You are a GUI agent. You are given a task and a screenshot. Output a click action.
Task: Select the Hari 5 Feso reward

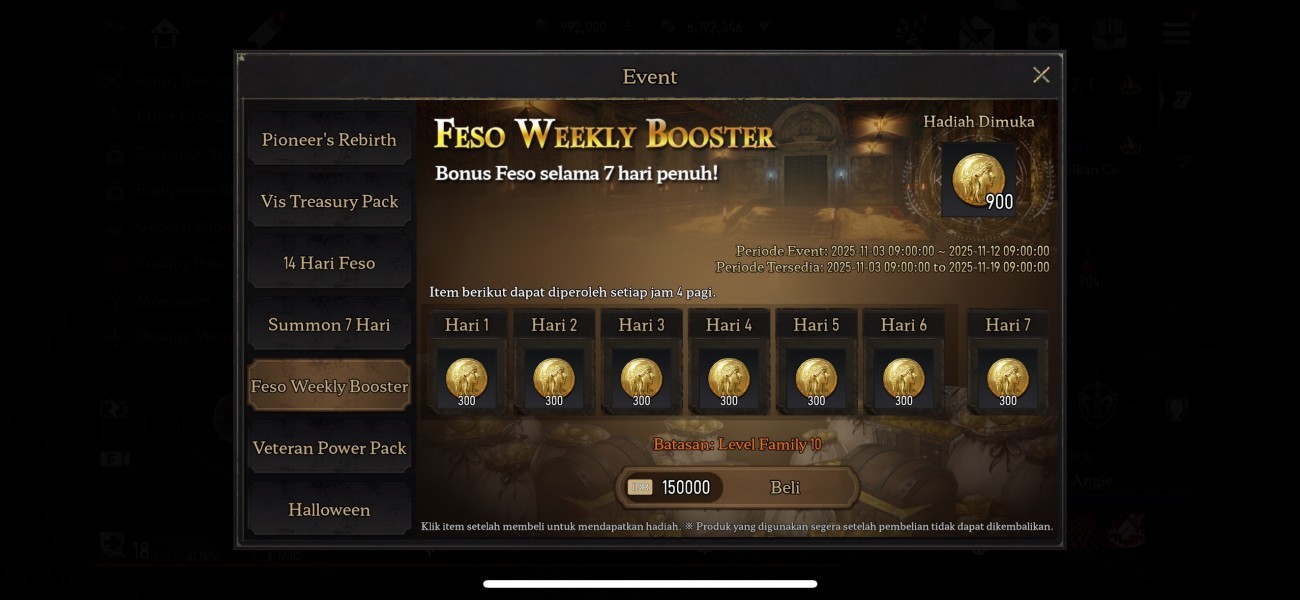click(x=817, y=380)
